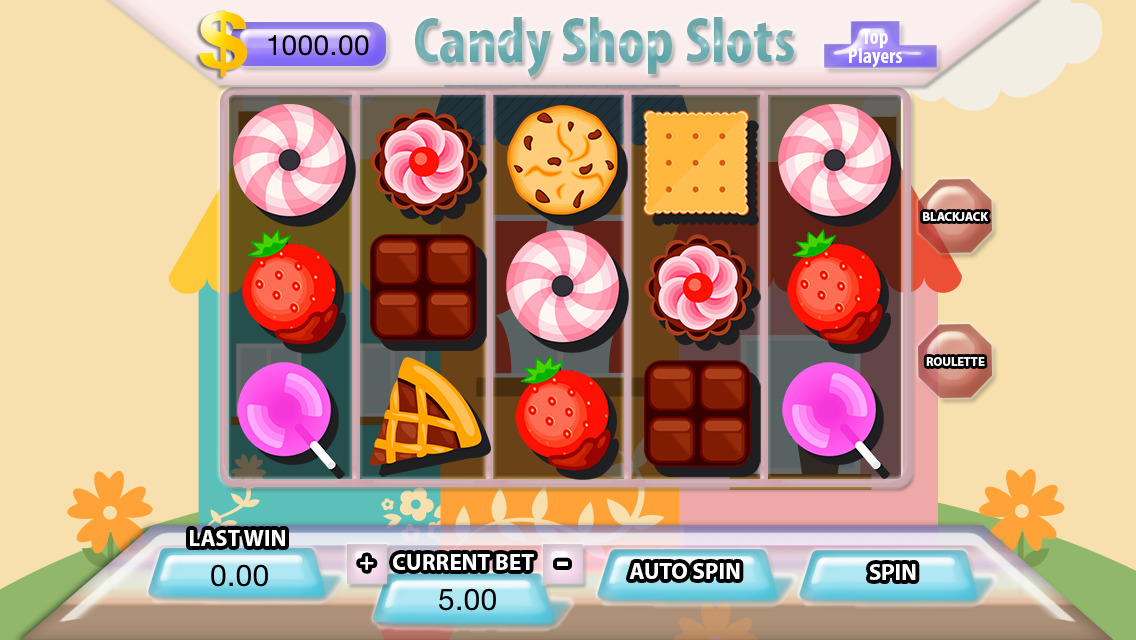Spin the slot reels
The height and width of the screenshot is (640, 1136).
pos(891,573)
